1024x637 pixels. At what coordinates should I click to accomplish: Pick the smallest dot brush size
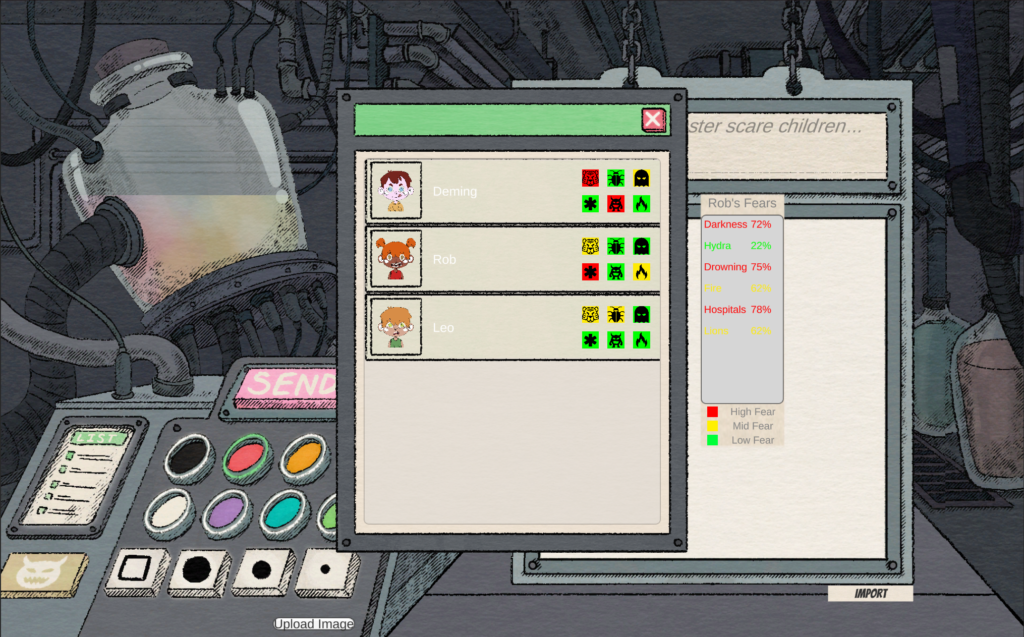click(326, 570)
